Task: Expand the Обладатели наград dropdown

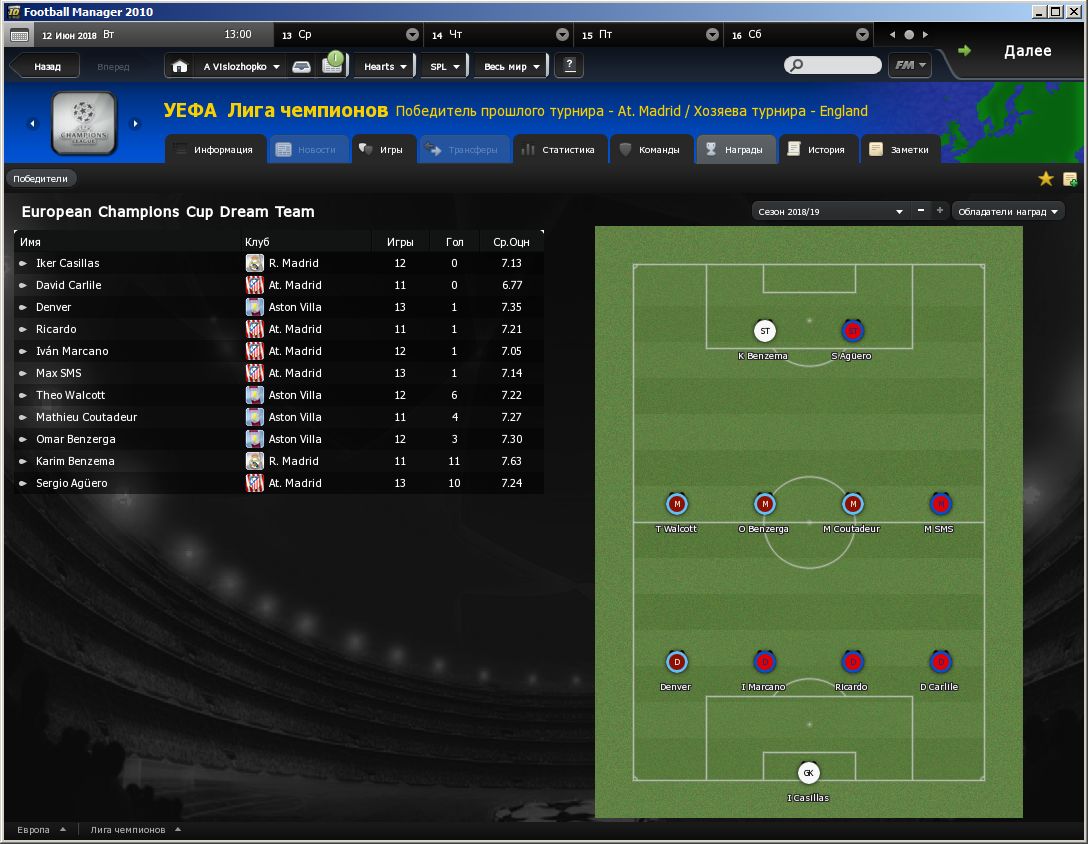Action: (x=1007, y=212)
